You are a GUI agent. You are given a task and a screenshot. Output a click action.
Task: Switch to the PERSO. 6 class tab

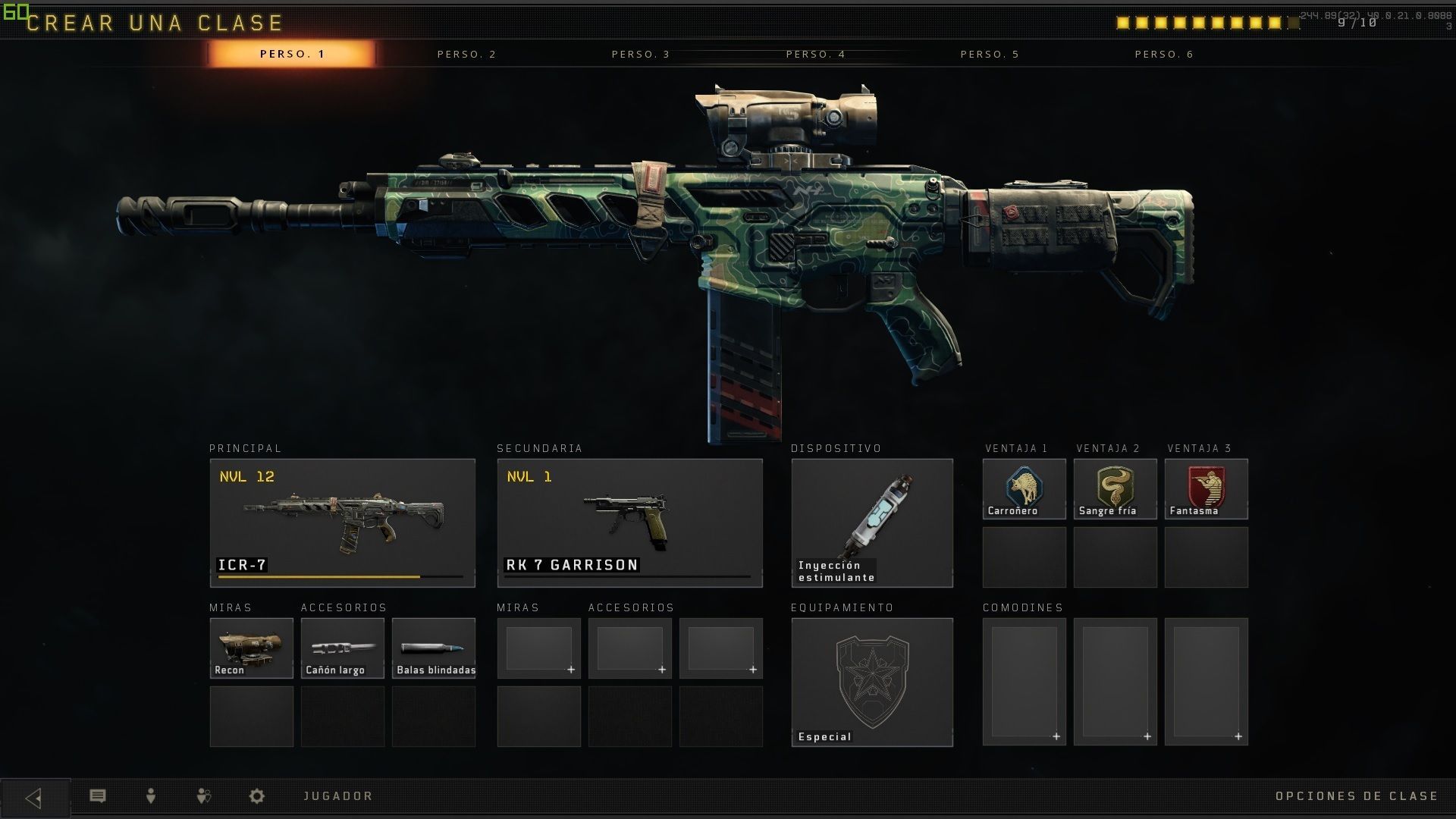point(1164,54)
